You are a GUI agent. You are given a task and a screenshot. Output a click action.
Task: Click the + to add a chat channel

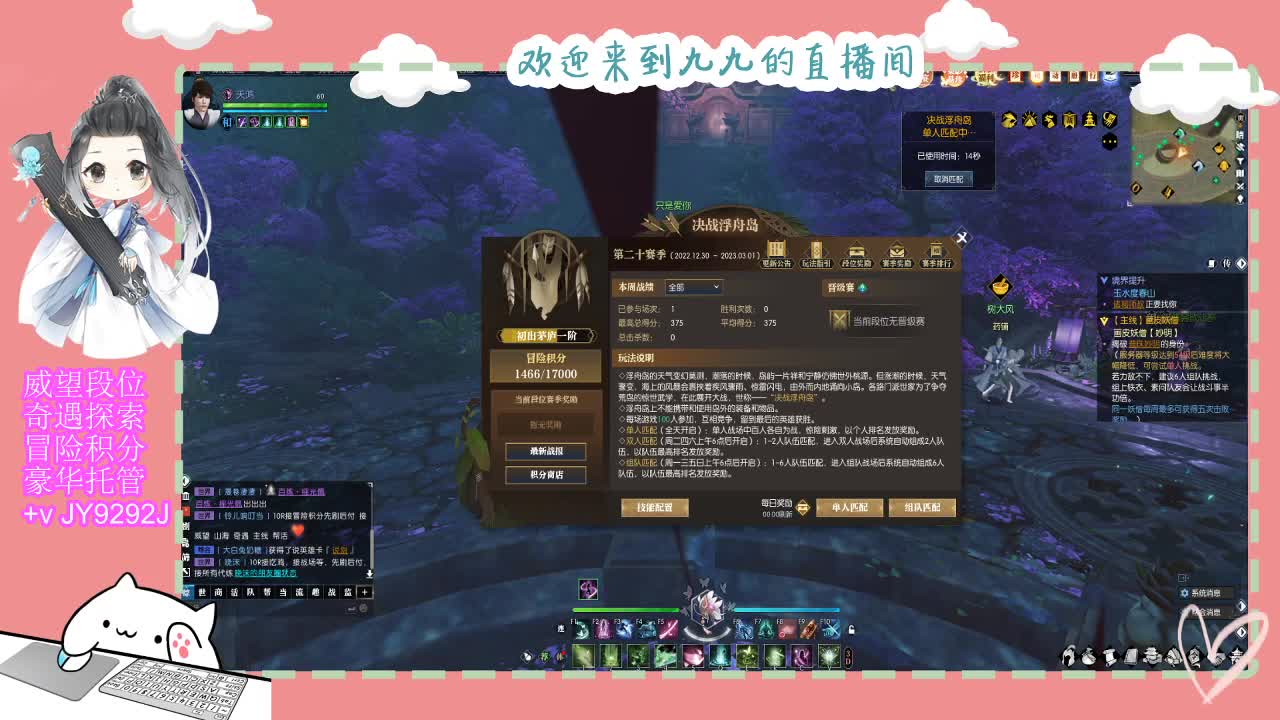(365, 592)
